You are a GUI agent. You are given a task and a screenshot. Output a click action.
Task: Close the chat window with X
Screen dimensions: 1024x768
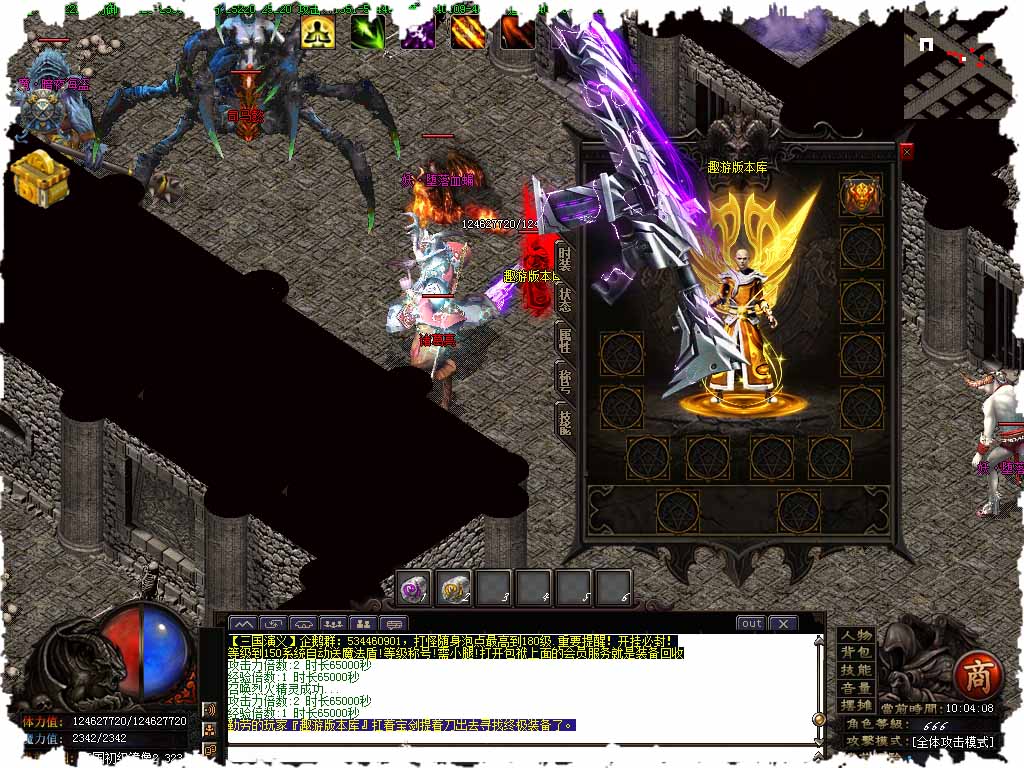[x=782, y=623]
